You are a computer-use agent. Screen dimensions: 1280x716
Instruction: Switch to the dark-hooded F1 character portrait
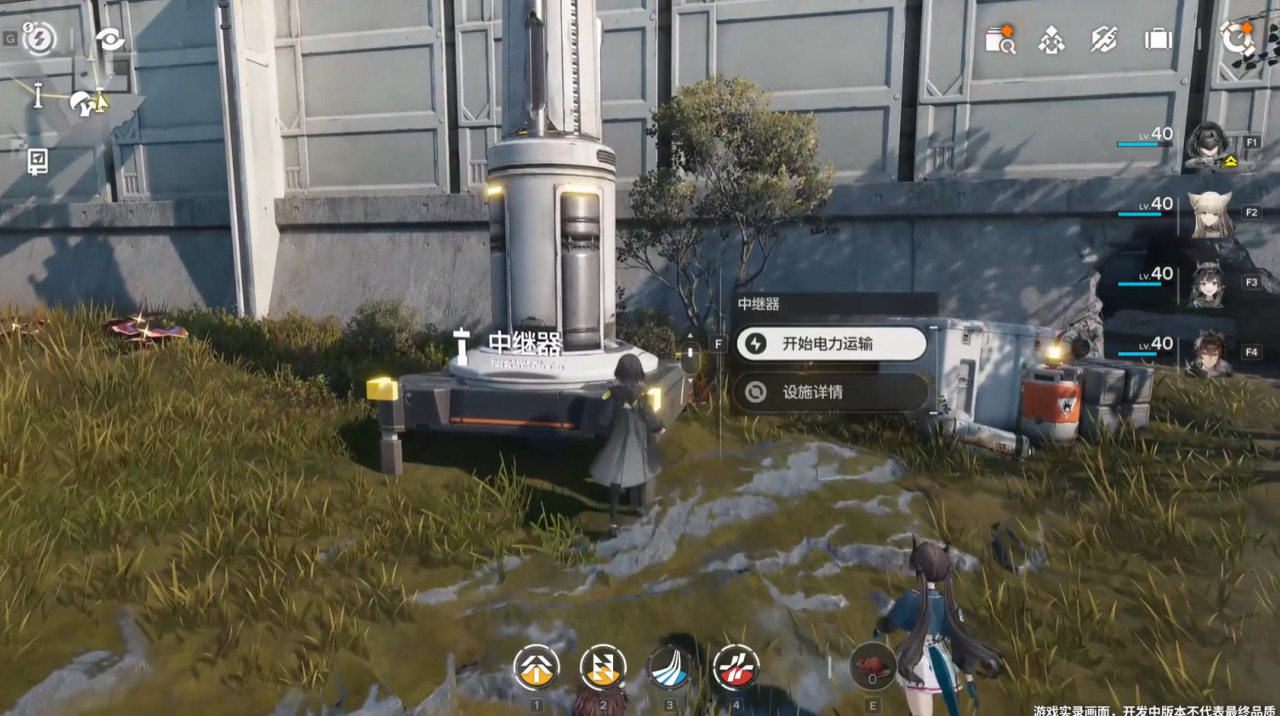click(x=1208, y=146)
